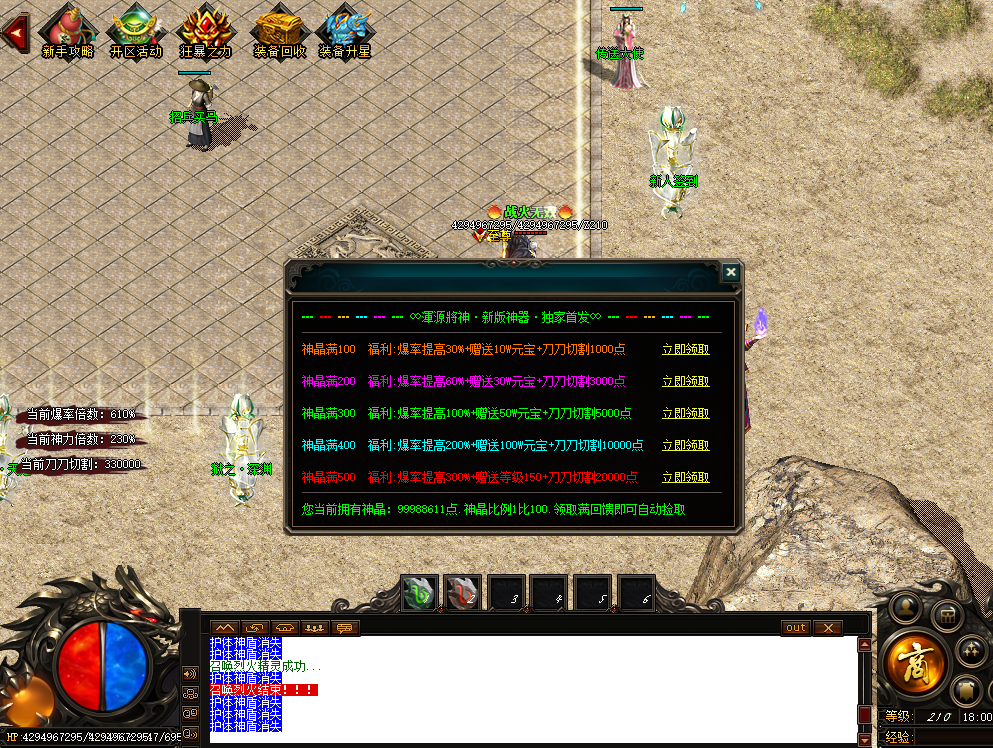Viewport: 993px width, 748px height.
Task: Click the chat panel's out button
Action: click(795, 628)
